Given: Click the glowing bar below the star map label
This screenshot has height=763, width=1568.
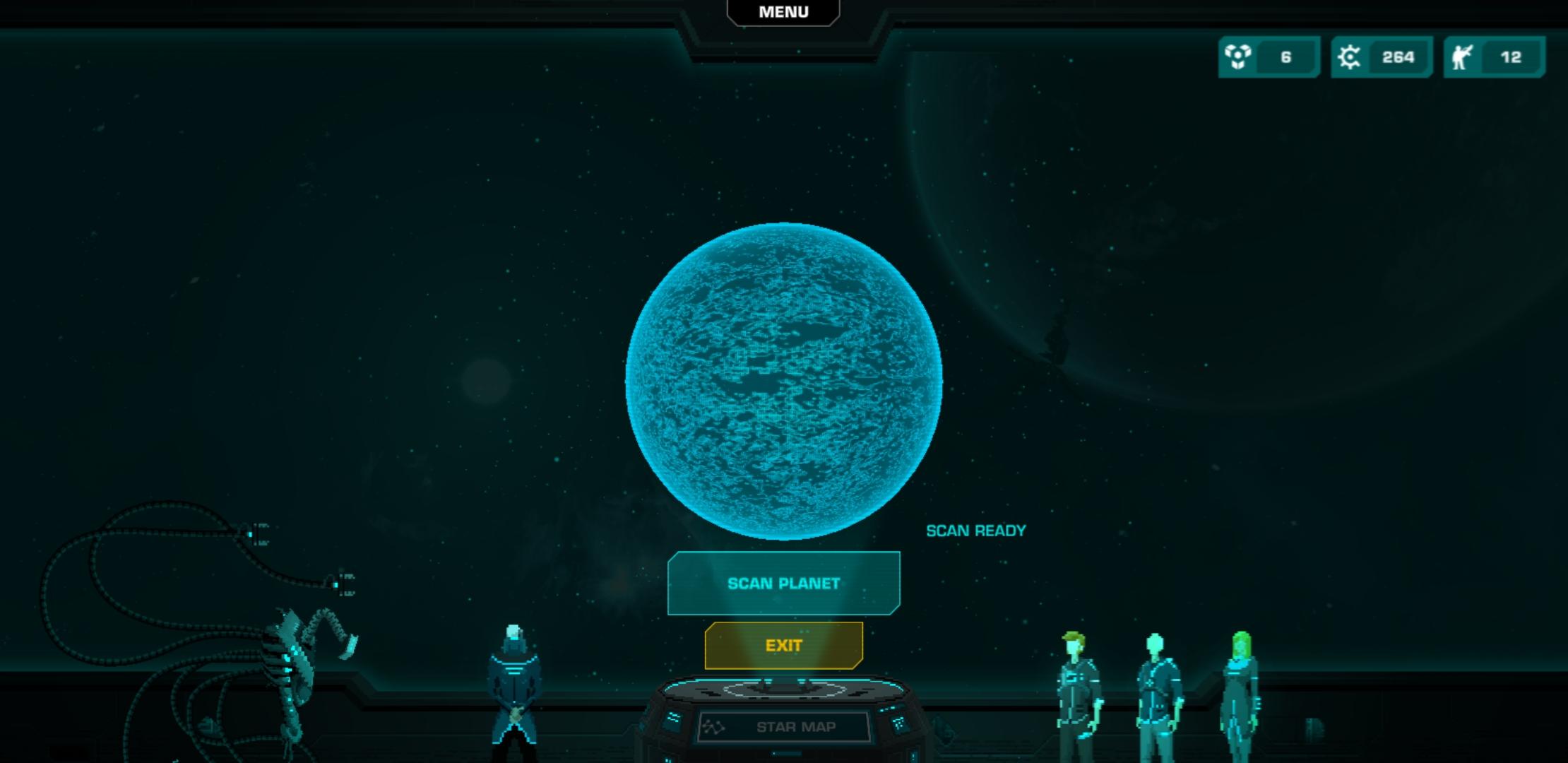Looking at the screenshot, I should pos(784,755).
